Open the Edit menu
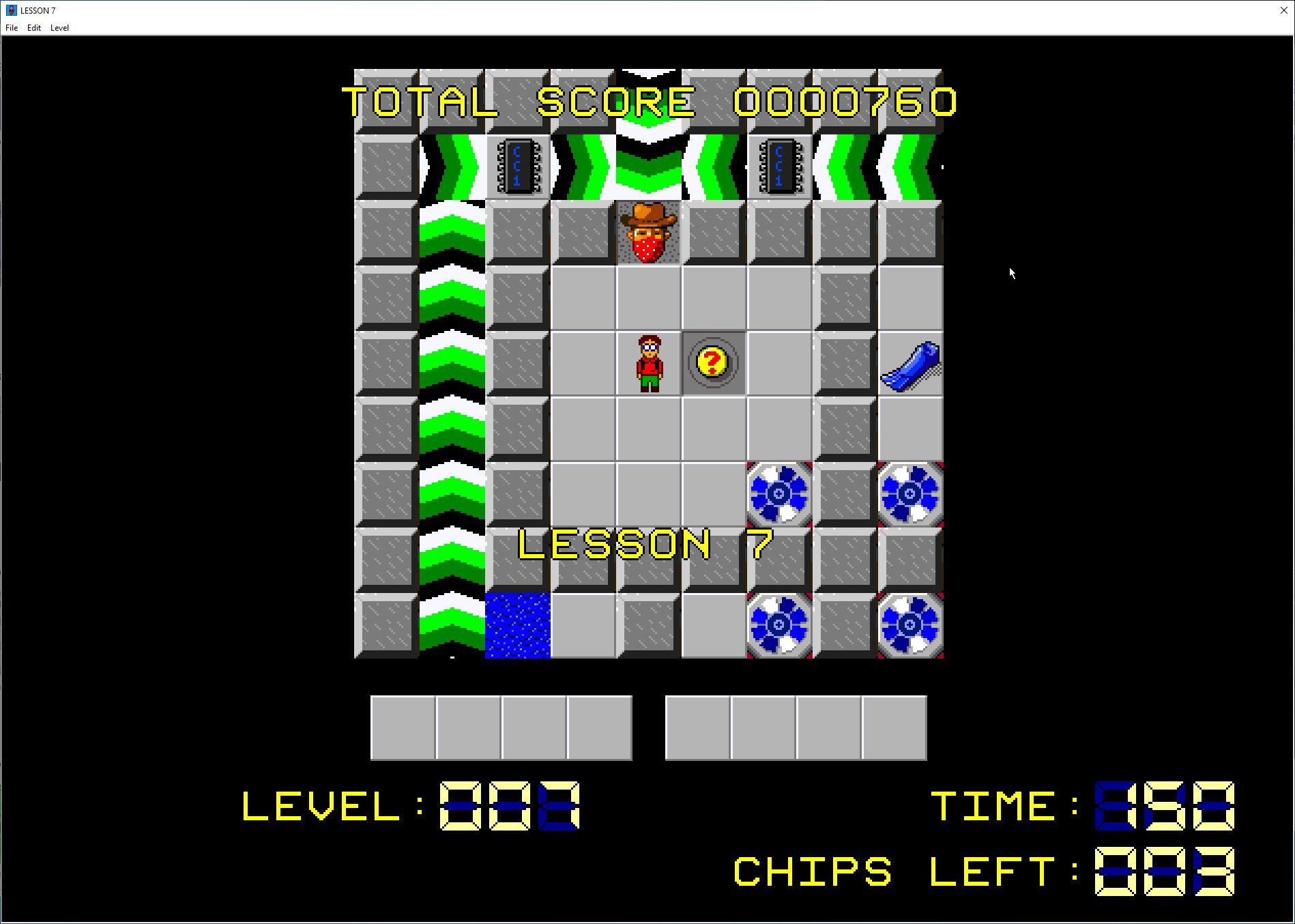 (33, 28)
